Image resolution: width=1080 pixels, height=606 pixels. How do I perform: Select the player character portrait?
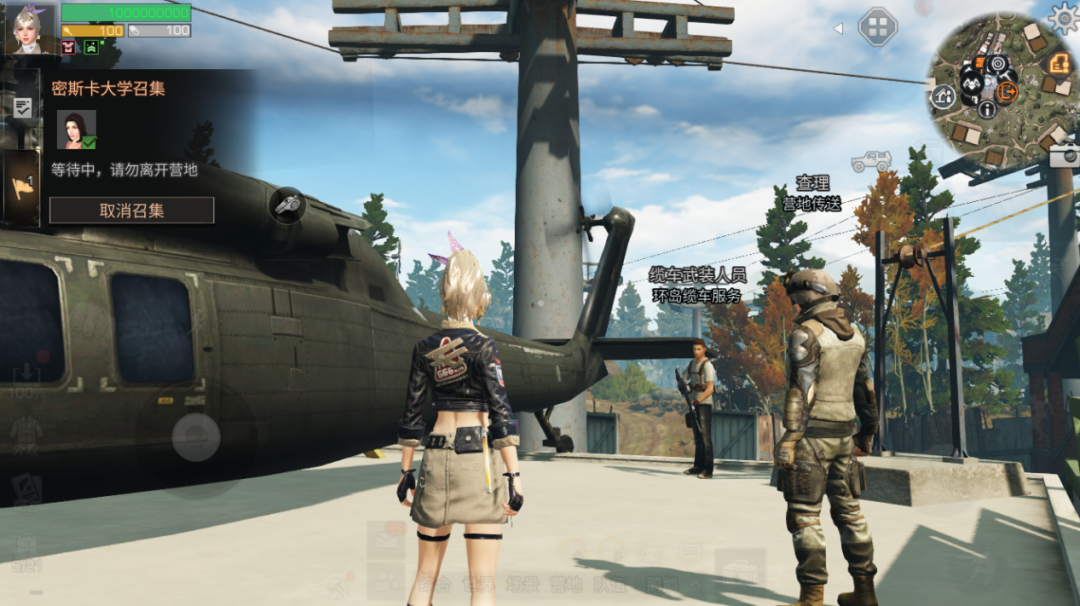pos(30,28)
